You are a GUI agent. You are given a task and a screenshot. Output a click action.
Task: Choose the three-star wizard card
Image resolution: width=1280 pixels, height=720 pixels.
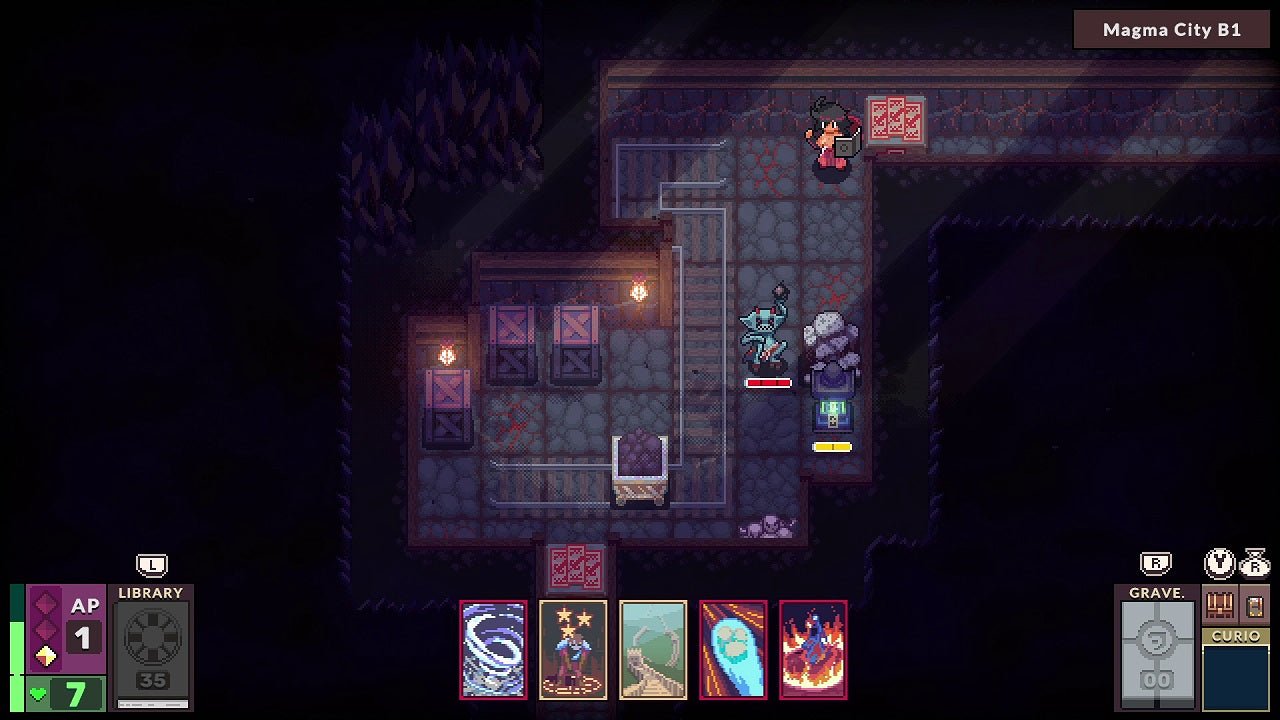[573, 649]
